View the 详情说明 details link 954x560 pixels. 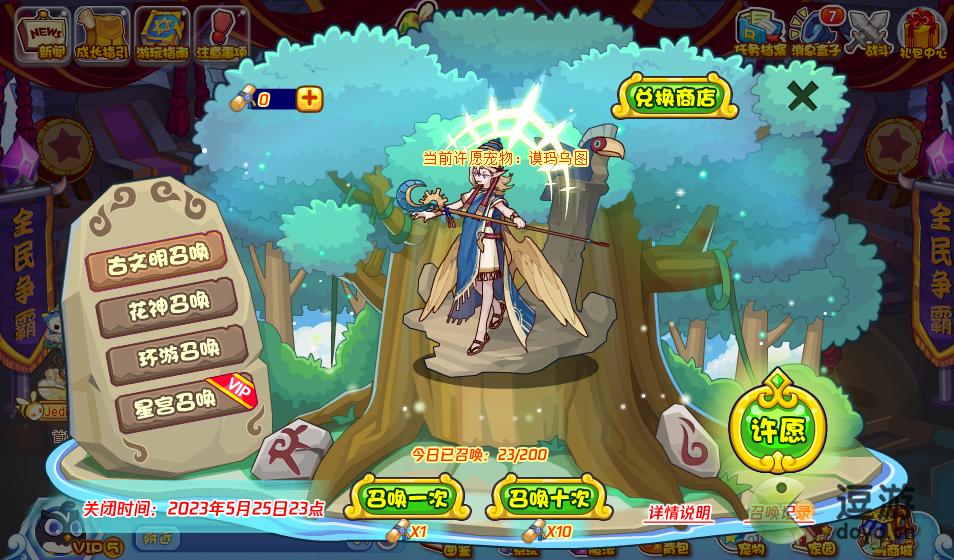coord(679,513)
